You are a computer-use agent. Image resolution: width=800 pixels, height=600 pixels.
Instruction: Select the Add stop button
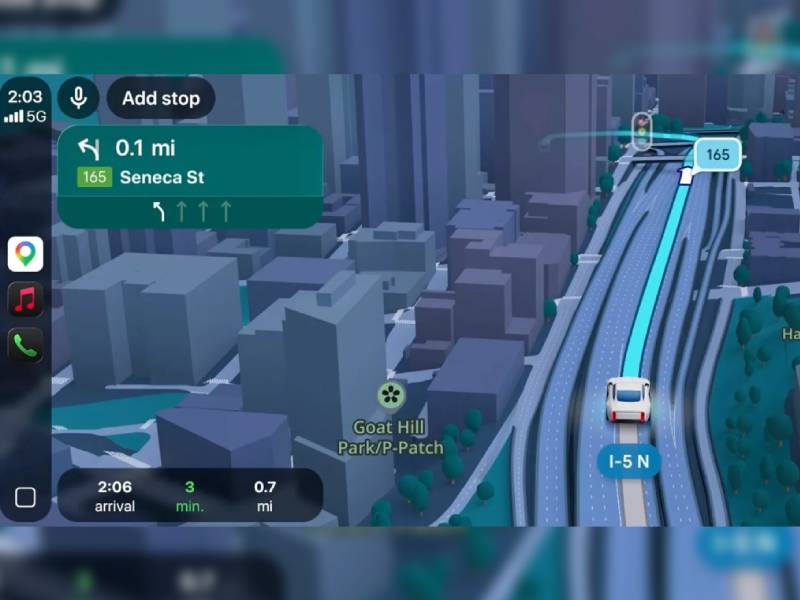tap(161, 98)
